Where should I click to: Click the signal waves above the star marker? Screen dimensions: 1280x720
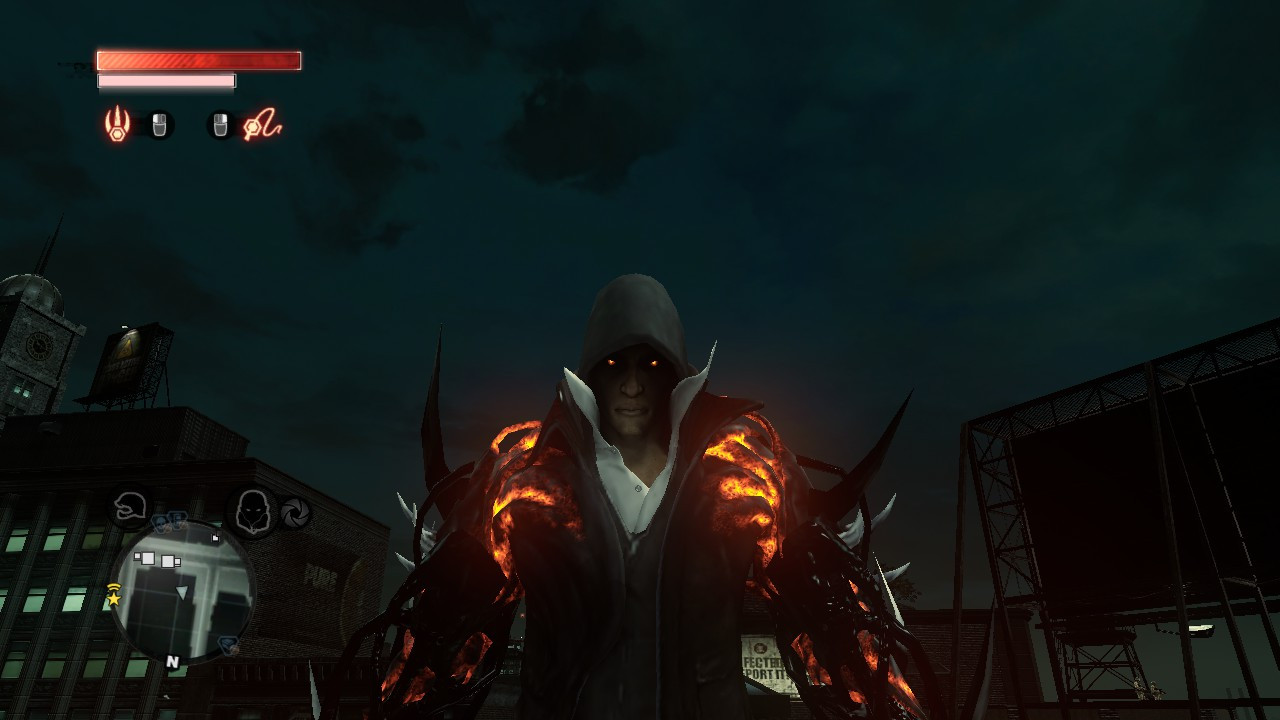tap(113, 587)
